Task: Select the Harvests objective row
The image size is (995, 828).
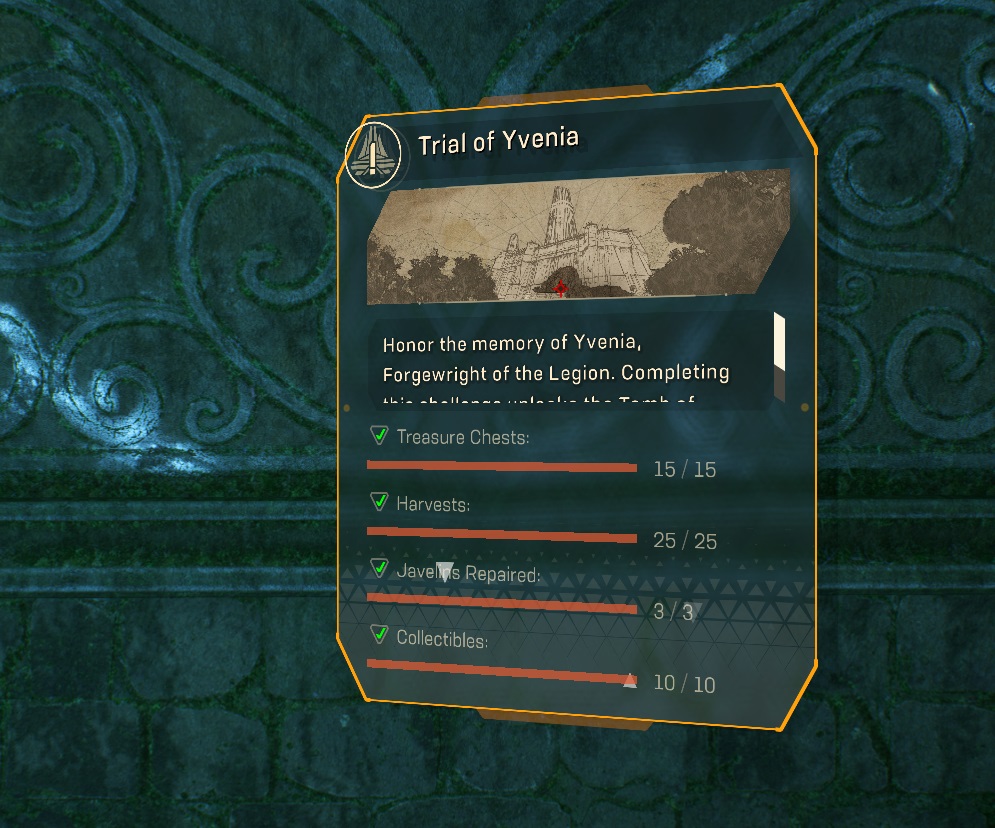Action: [x=542, y=522]
